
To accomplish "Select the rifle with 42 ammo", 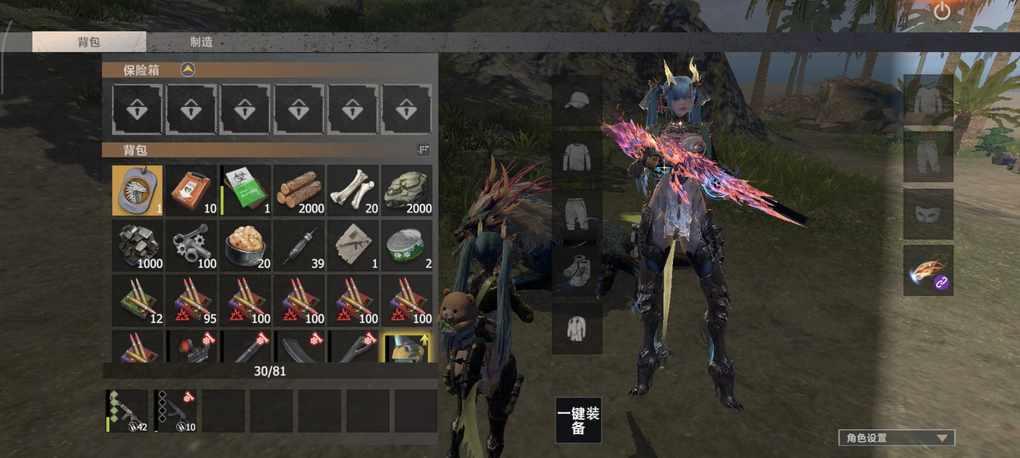I will [x=128, y=411].
